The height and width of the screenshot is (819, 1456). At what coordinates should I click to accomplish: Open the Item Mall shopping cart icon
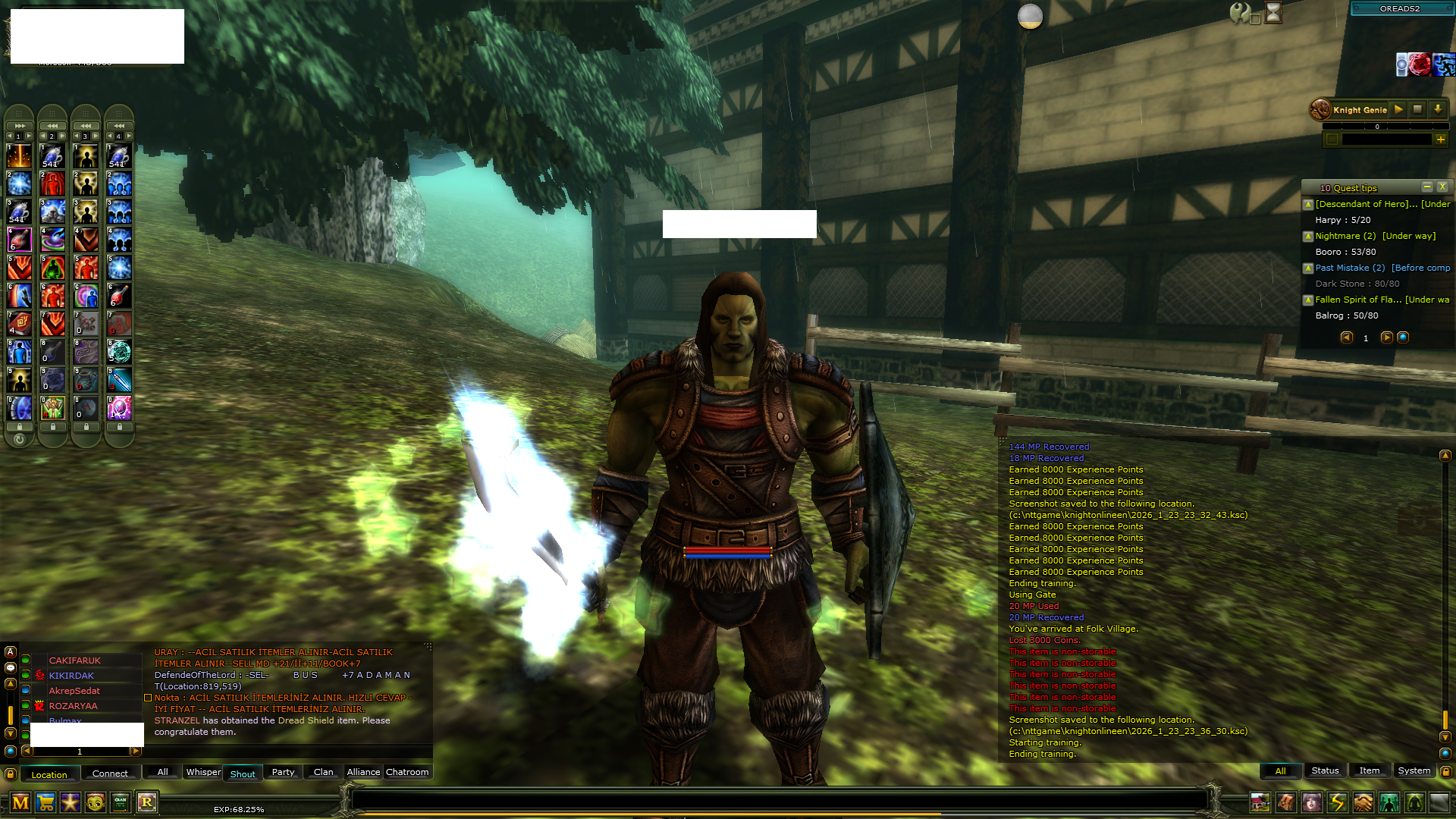pyautogui.click(x=45, y=803)
